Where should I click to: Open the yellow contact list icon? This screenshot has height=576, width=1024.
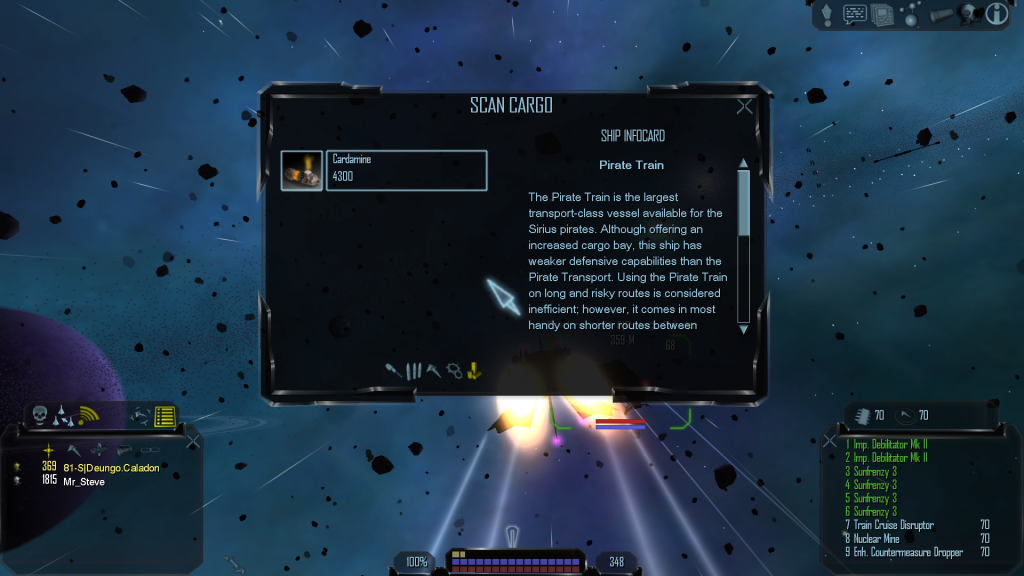click(x=165, y=416)
